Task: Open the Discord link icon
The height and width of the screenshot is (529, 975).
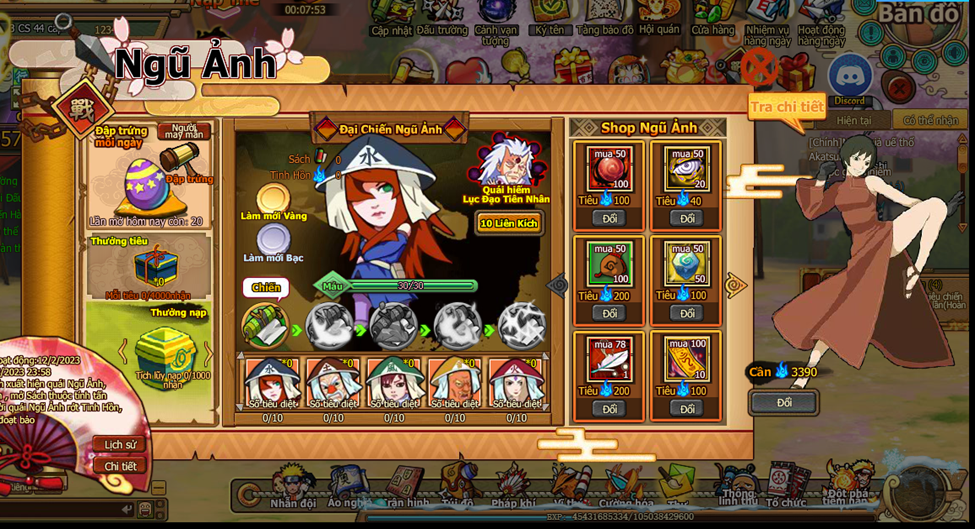Action: pyautogui.click(x=850, y=76)
